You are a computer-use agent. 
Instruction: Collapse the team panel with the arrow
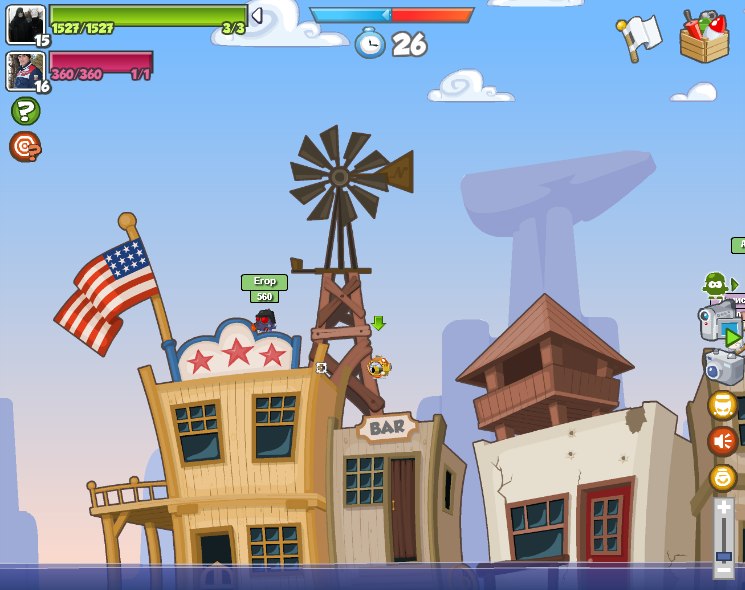pos(257,16)
